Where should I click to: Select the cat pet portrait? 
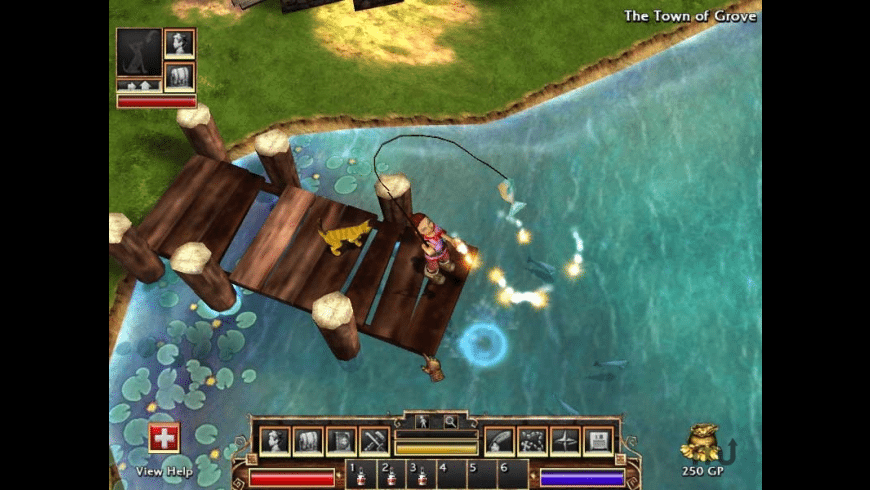coord(138,52)
